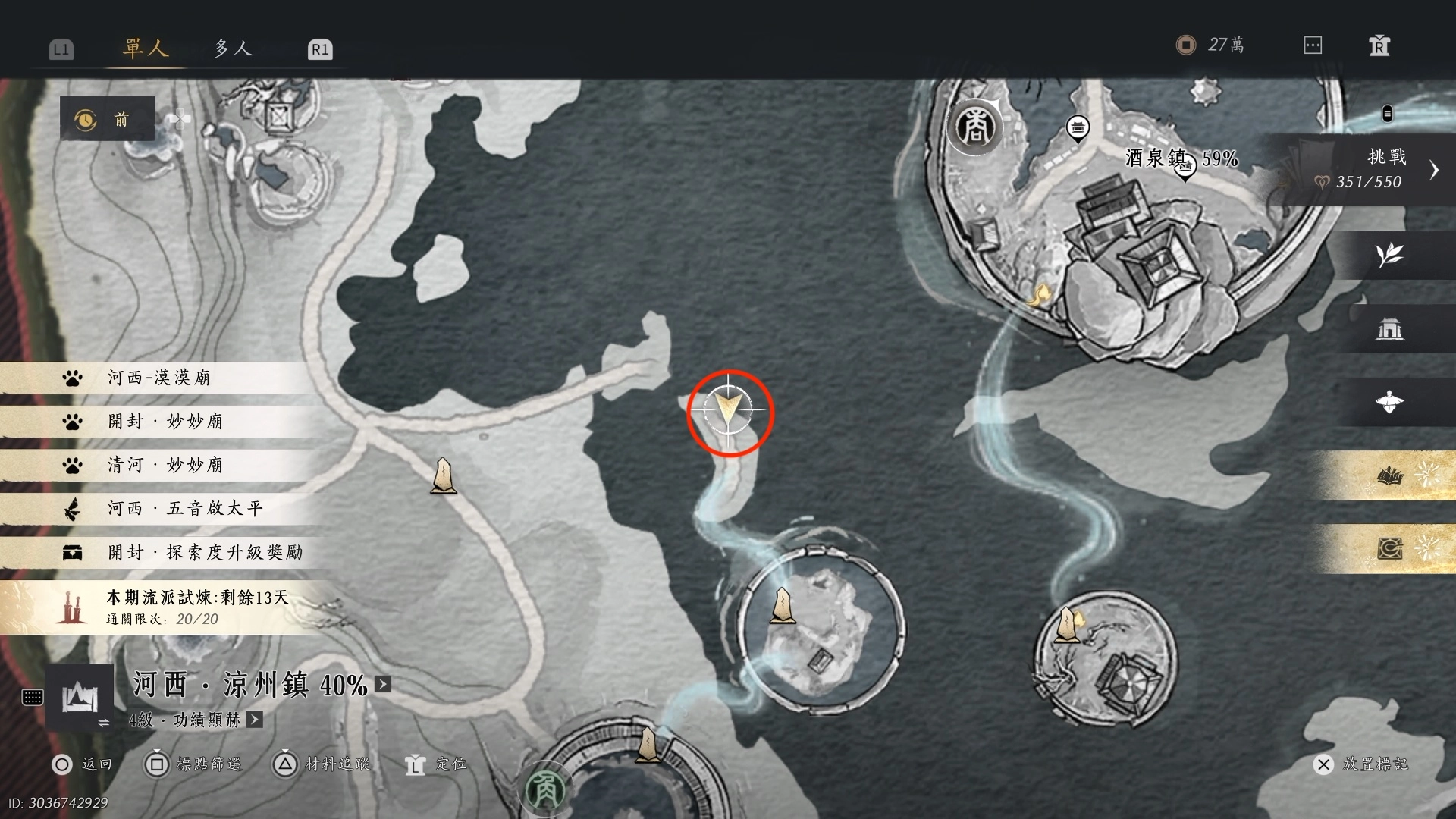Viewport: 1456px width, 819px height.
Task: Switch to the 多人 multiplayer tab
Action: [232, 49]
